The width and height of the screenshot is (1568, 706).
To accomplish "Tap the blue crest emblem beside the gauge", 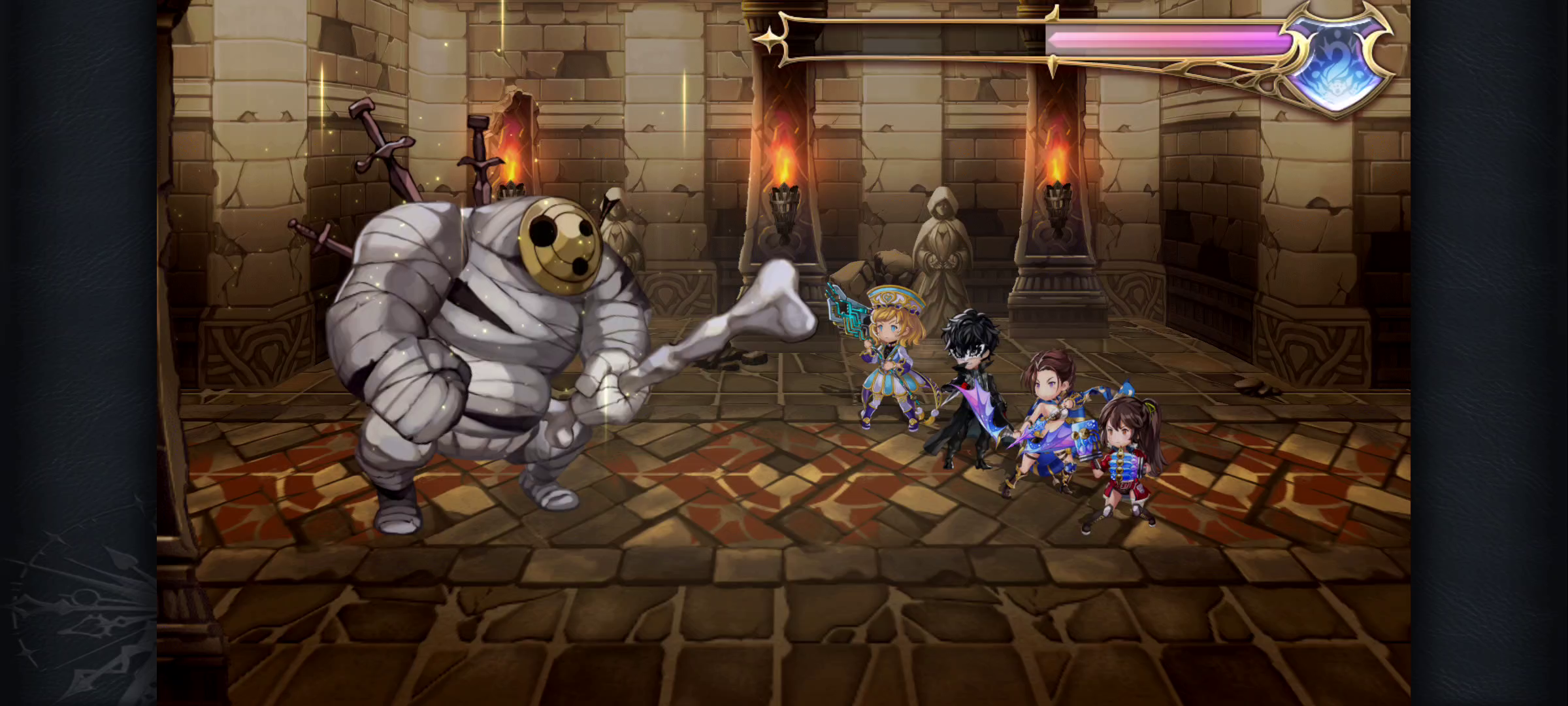I will point(1337,63).
